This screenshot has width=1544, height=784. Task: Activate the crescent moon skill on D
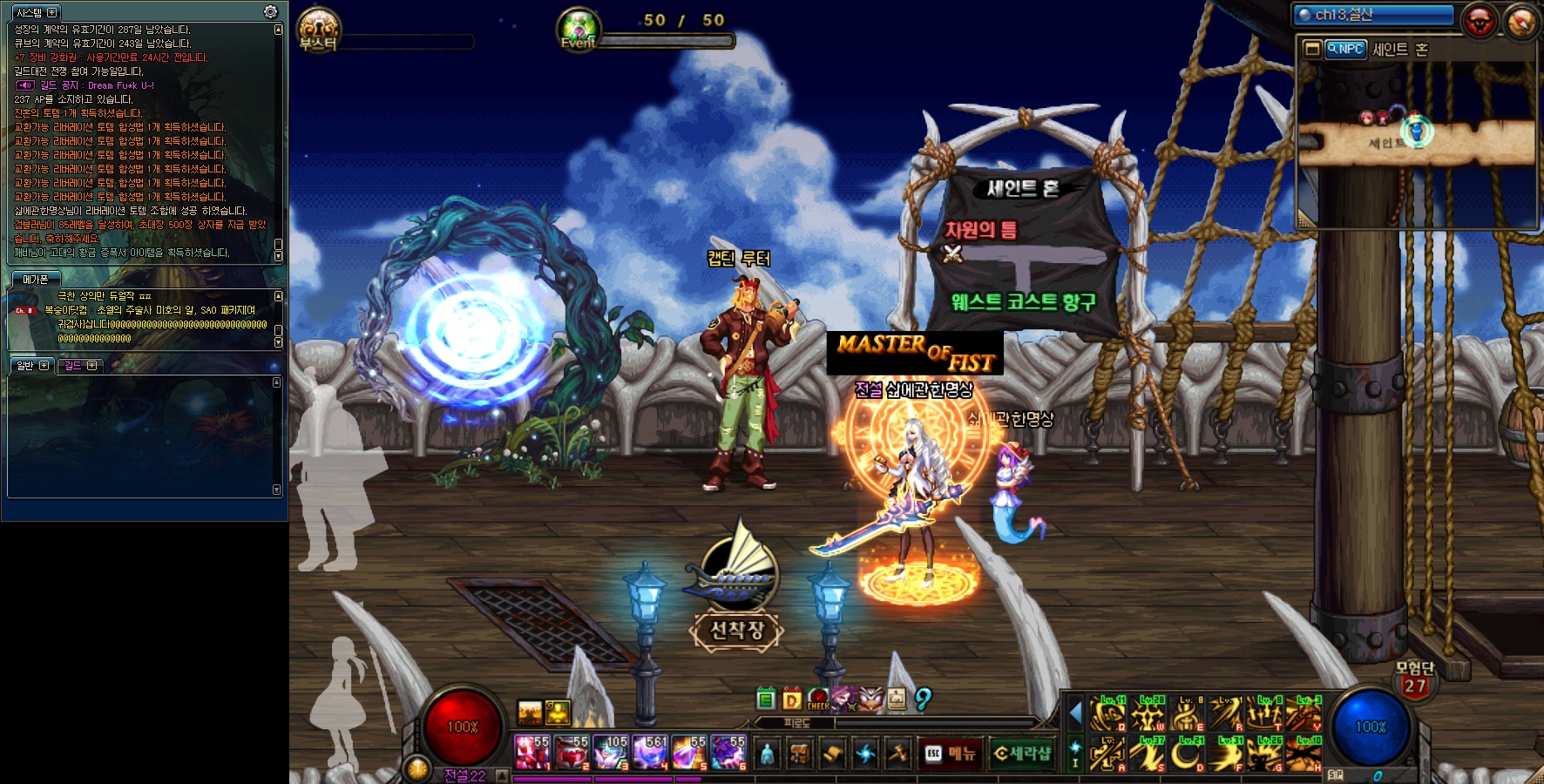click(x=1186, y=753)
